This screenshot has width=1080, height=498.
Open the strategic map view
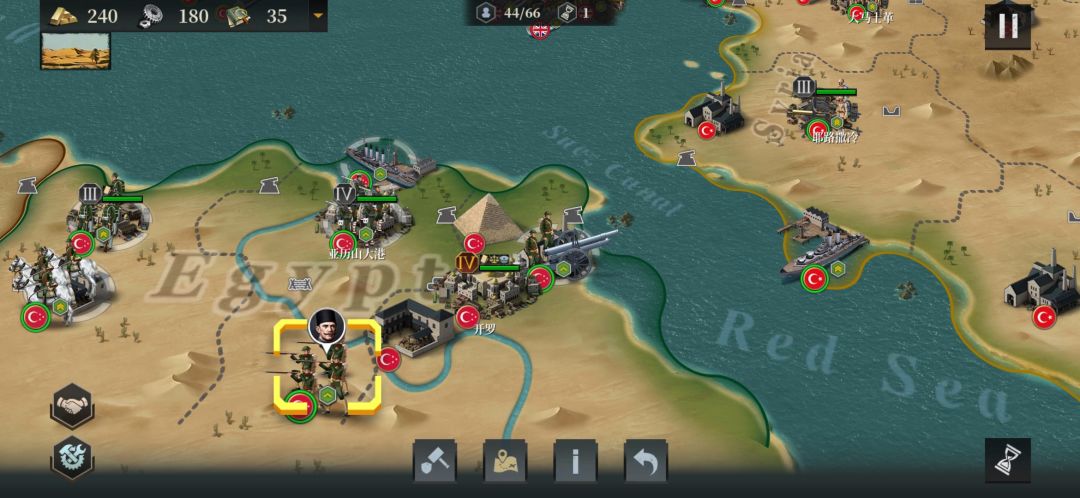click(505, 461)
